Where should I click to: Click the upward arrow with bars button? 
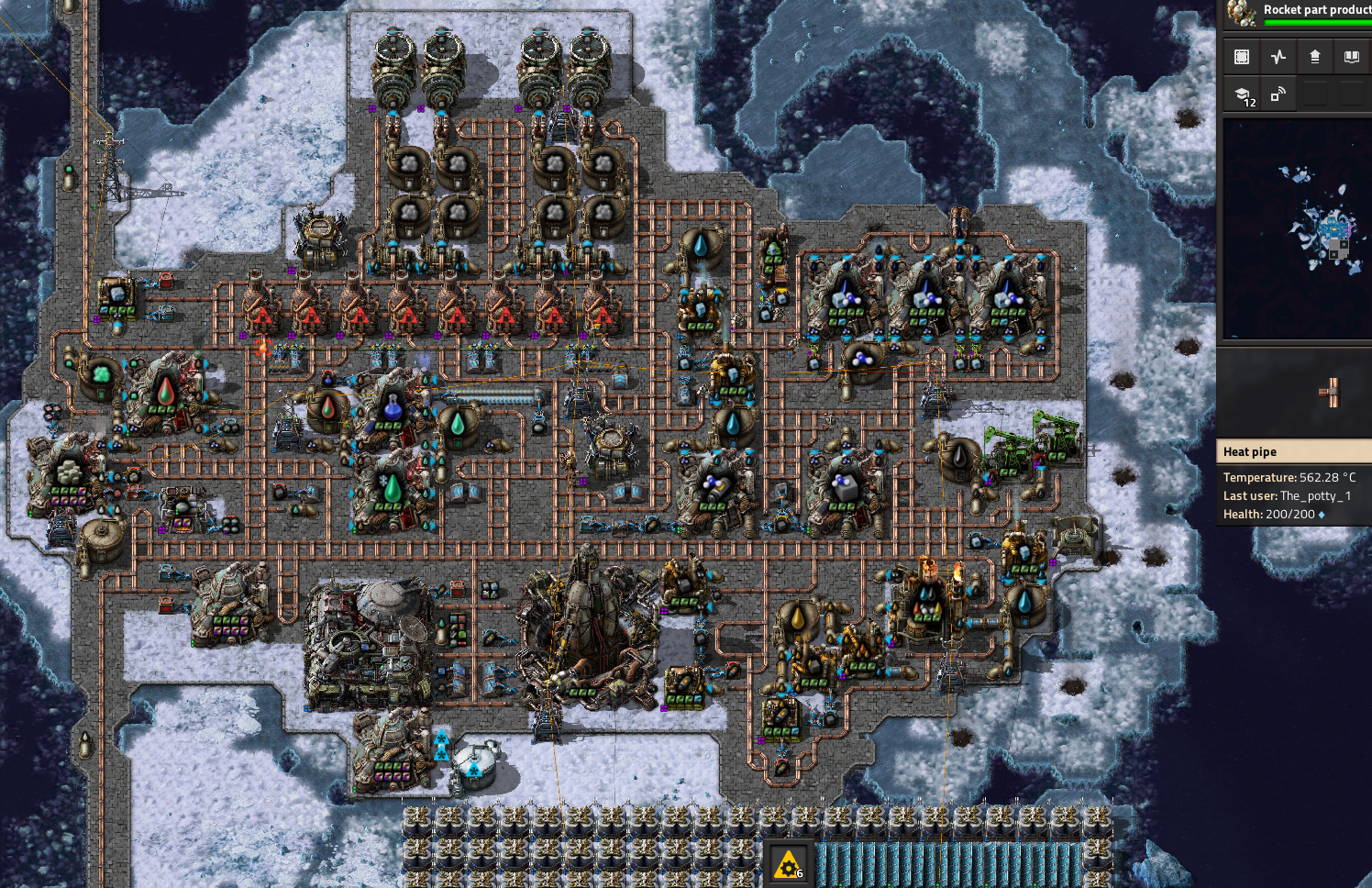click(x=1315, y=57)
